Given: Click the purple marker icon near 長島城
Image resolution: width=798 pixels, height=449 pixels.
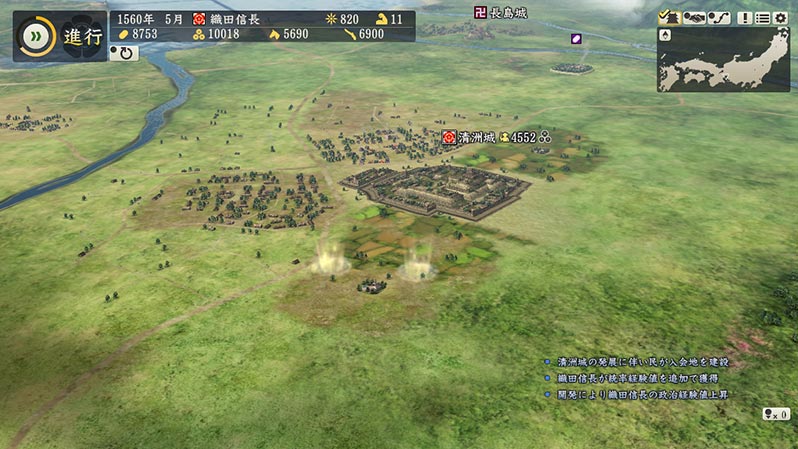Looking at the screenshot, I should coord(576,39).
